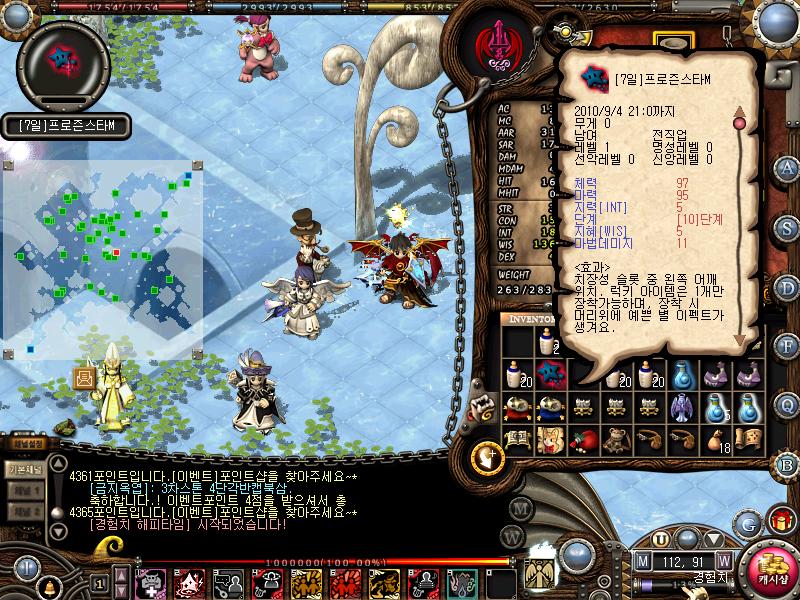The image size is (800, 600).
Task: Select the Frozen Star item in inventory
Action: 548,374
